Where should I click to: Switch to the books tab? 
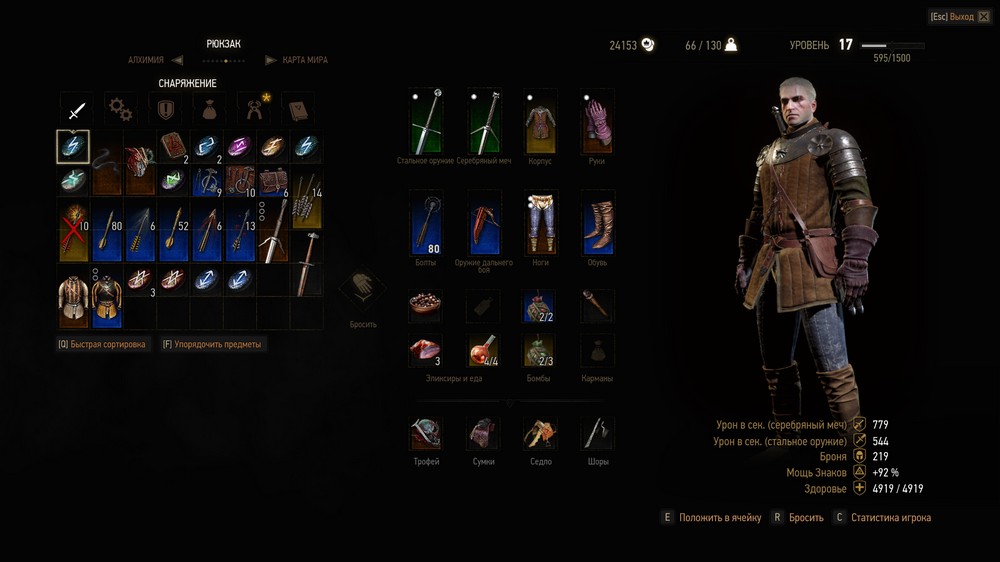click(x=297, y=107)
